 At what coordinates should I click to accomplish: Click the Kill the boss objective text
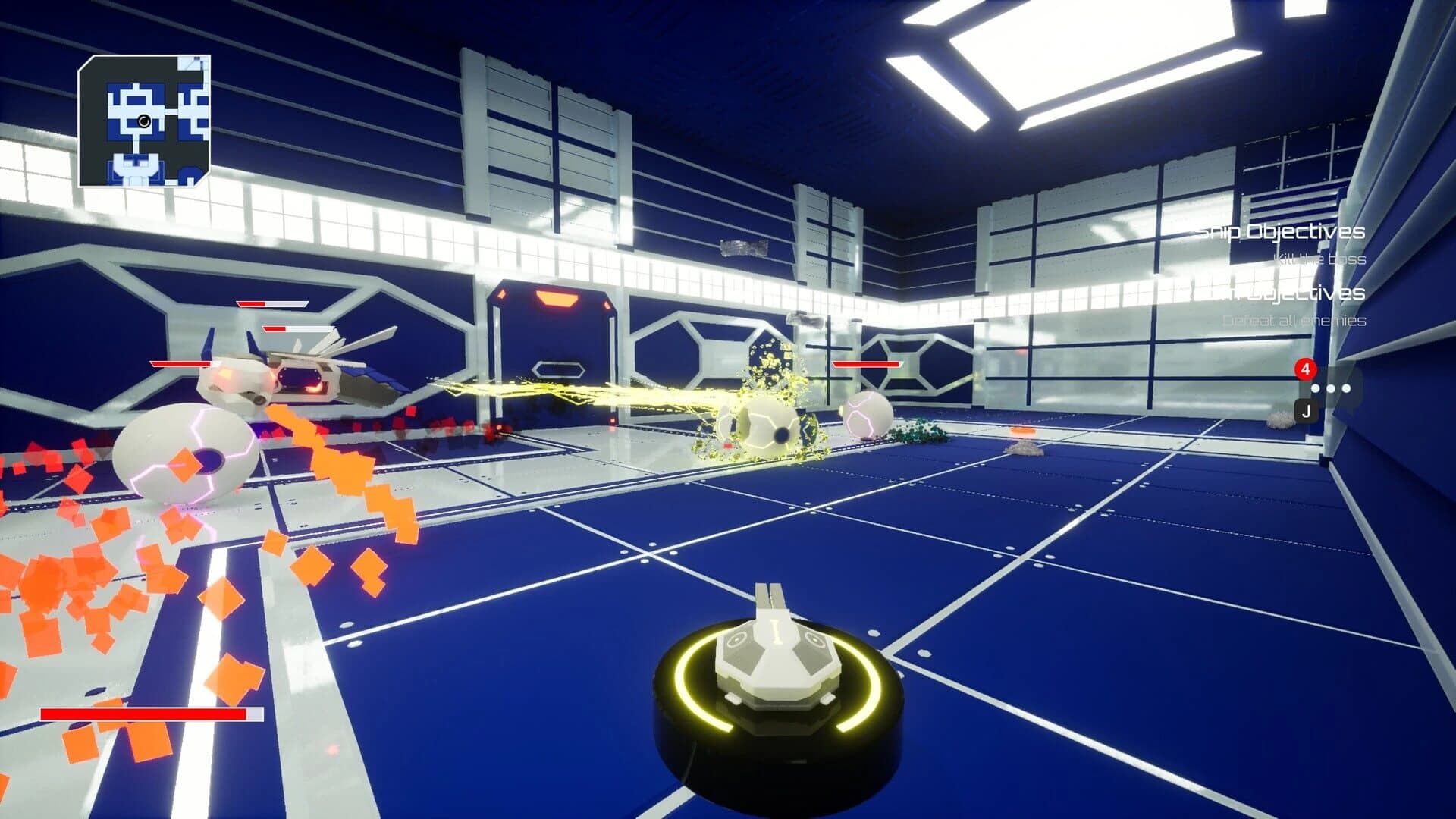pyautogui.click(x=1322, y=259)
